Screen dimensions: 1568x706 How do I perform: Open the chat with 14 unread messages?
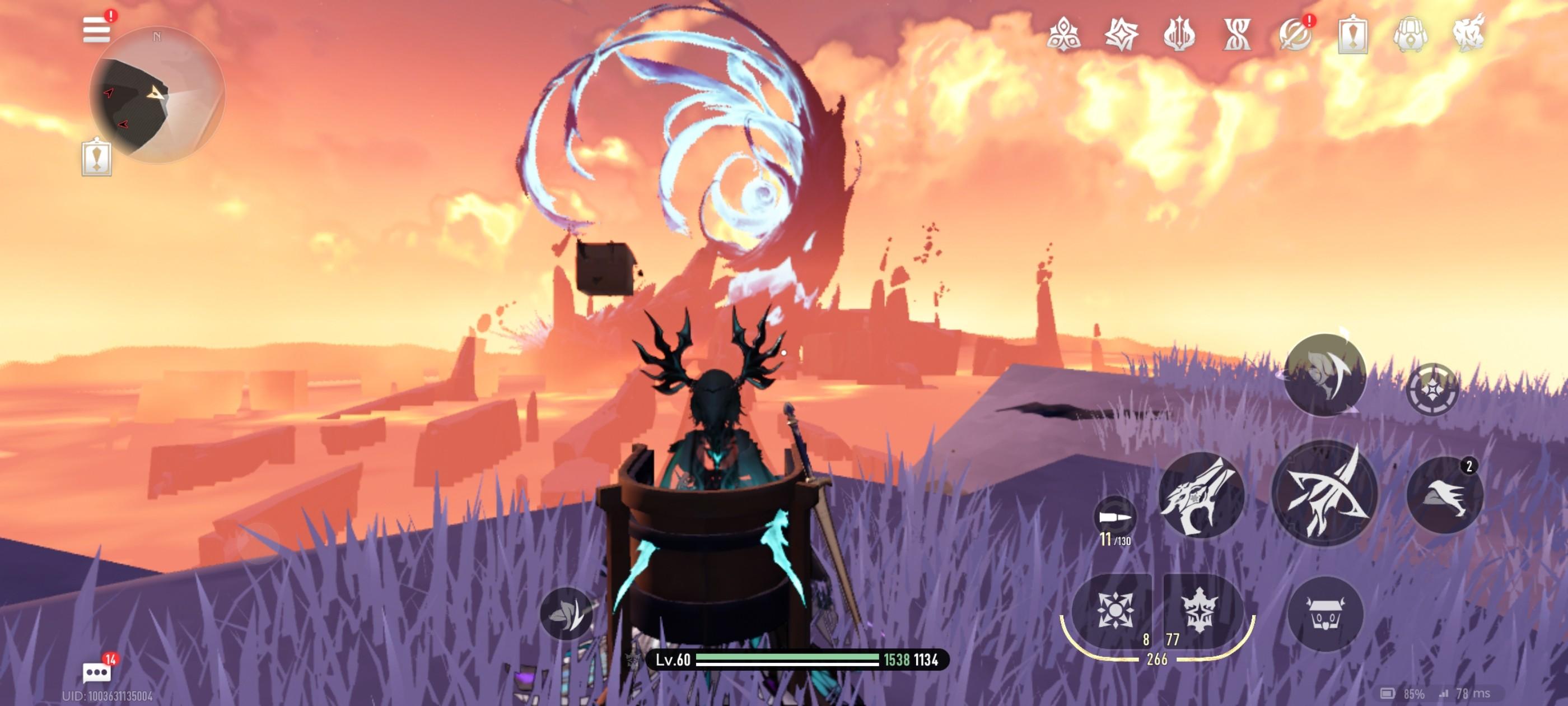97,672
